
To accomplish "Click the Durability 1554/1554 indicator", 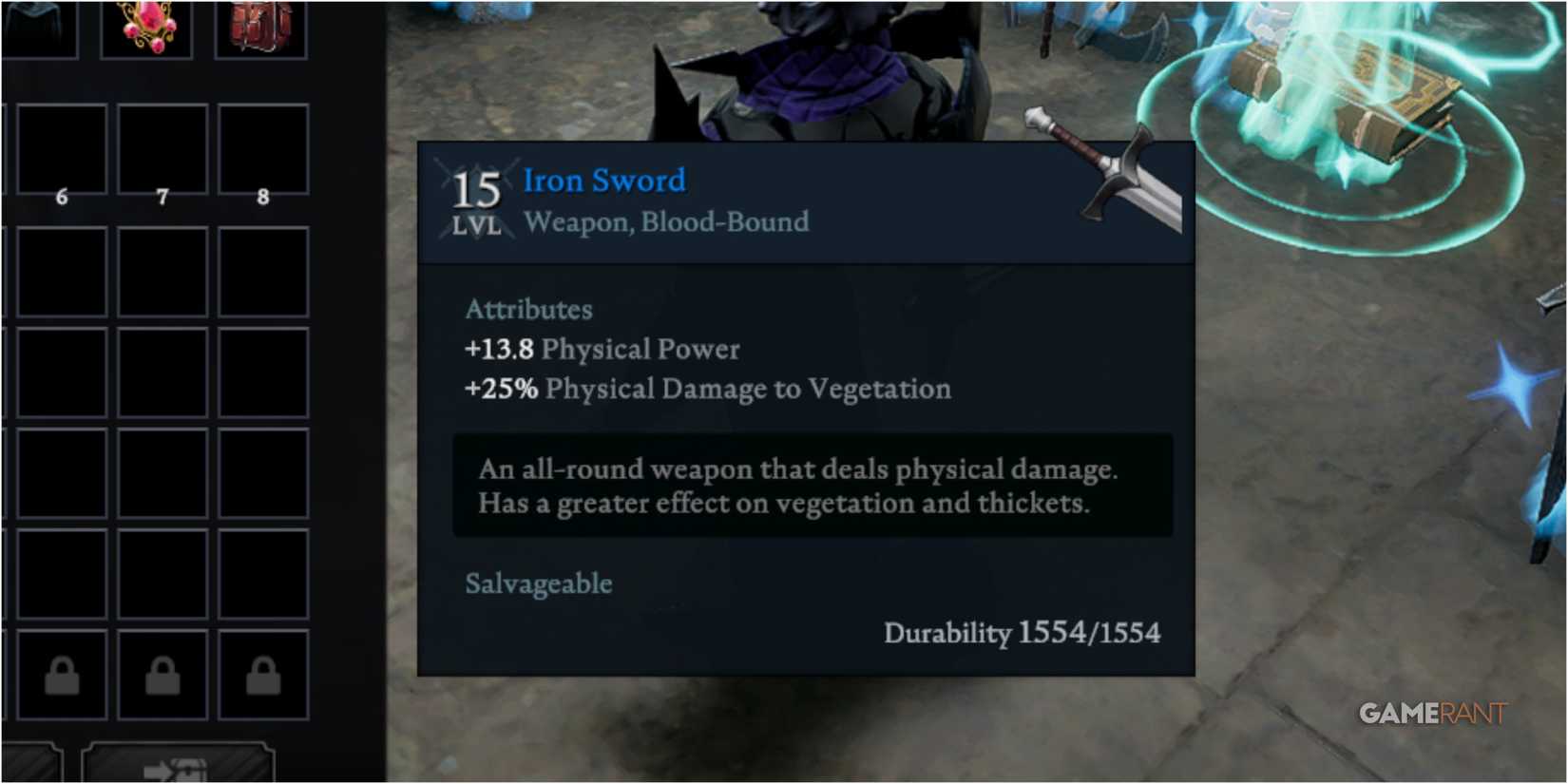I will tap(1023, 632).
